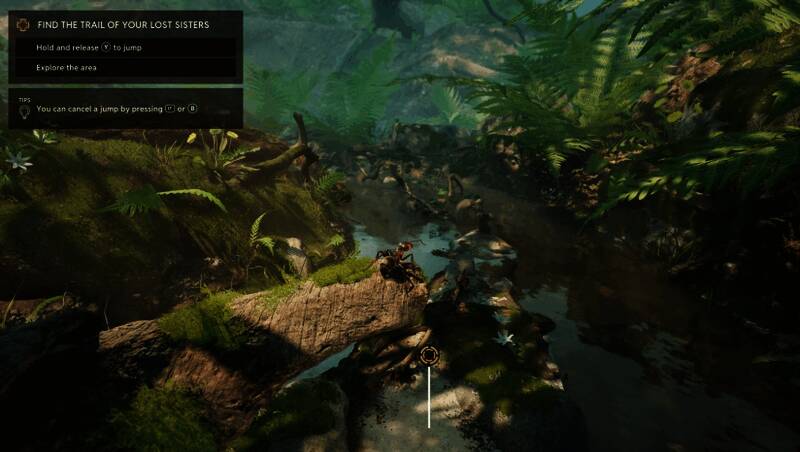
Task: Open the Tips panel about cancelling a jump
Action: tap(125, 108)
